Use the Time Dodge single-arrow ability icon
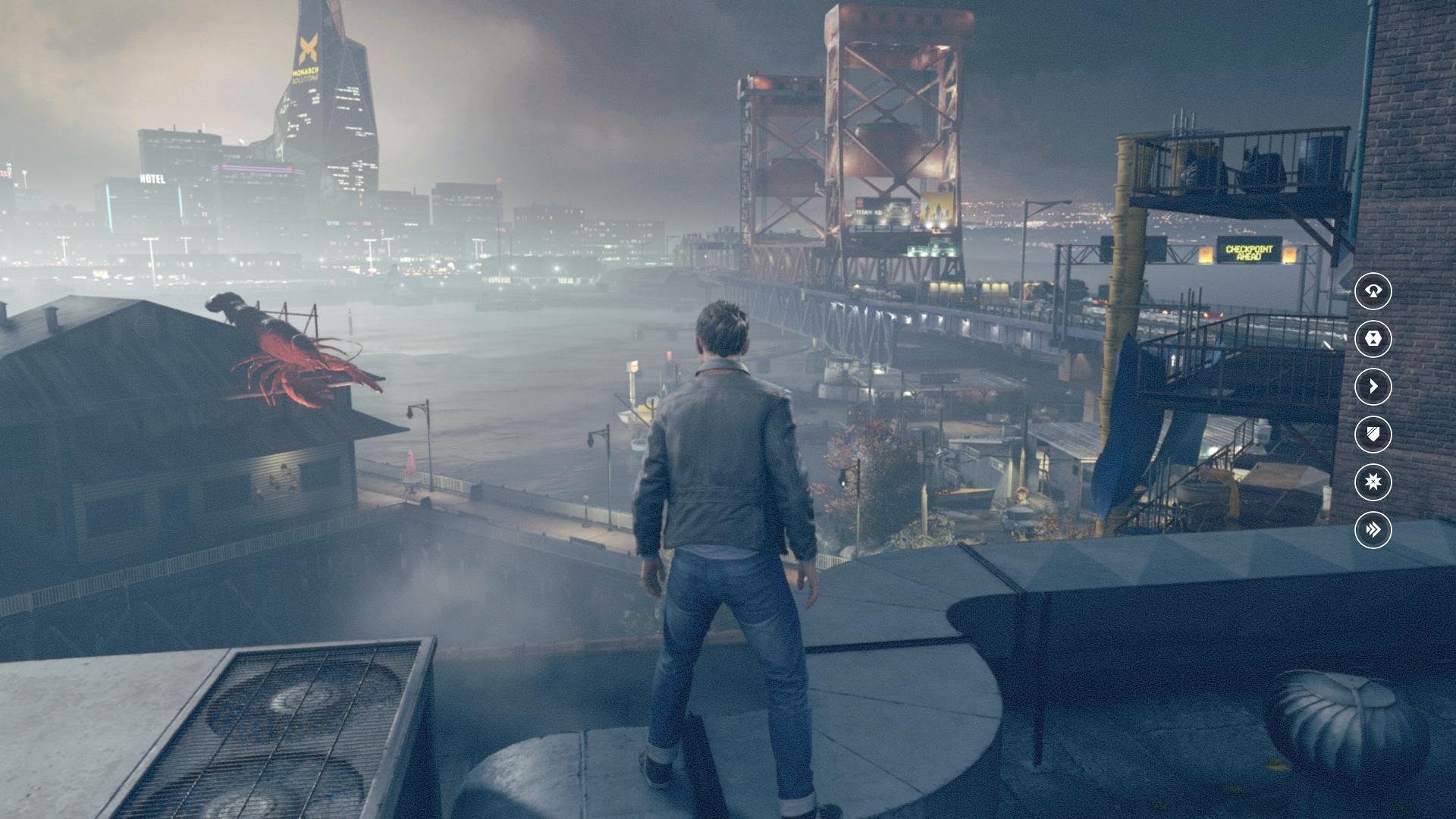1456x819 pixels. tap(1373, 386)
